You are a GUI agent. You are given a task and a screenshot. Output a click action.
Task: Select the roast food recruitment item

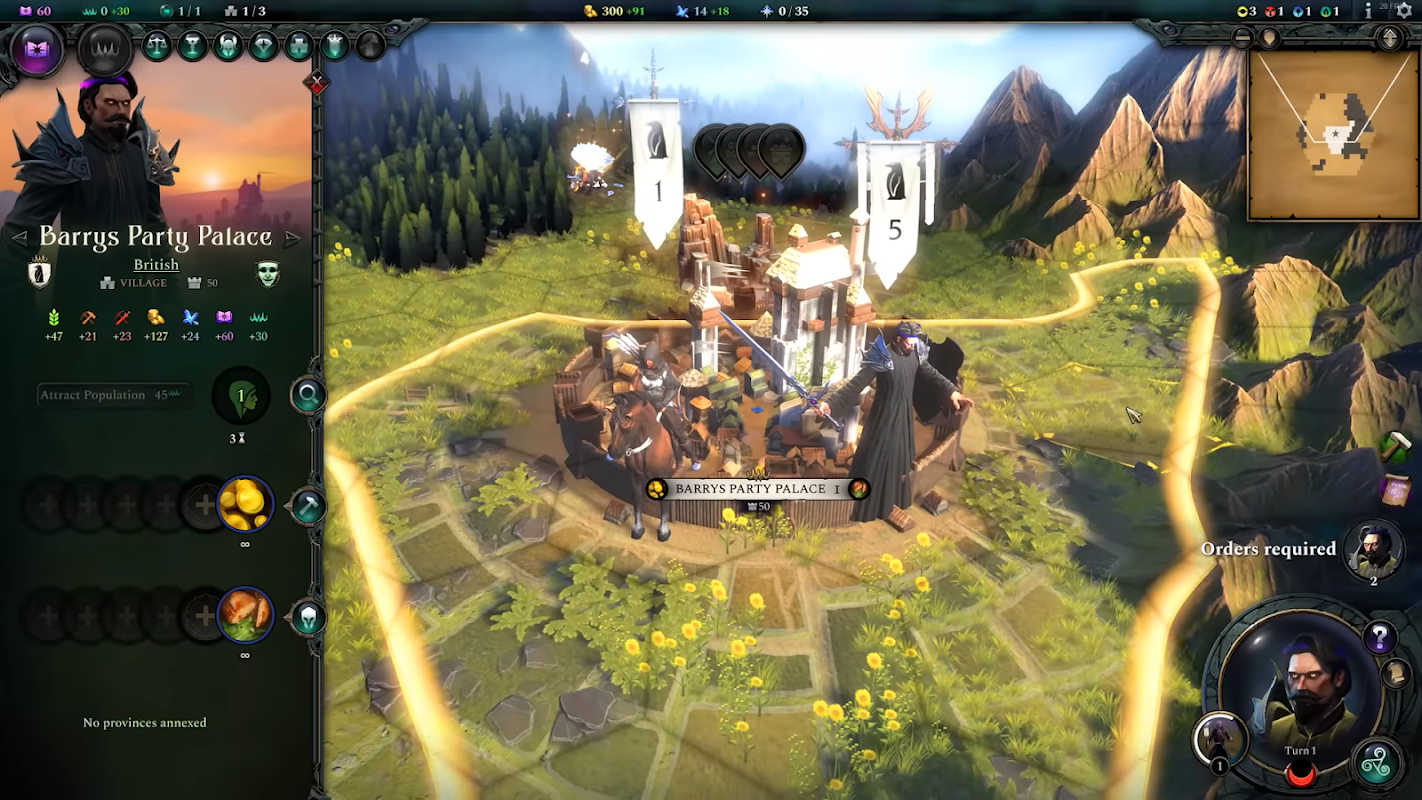245,614
